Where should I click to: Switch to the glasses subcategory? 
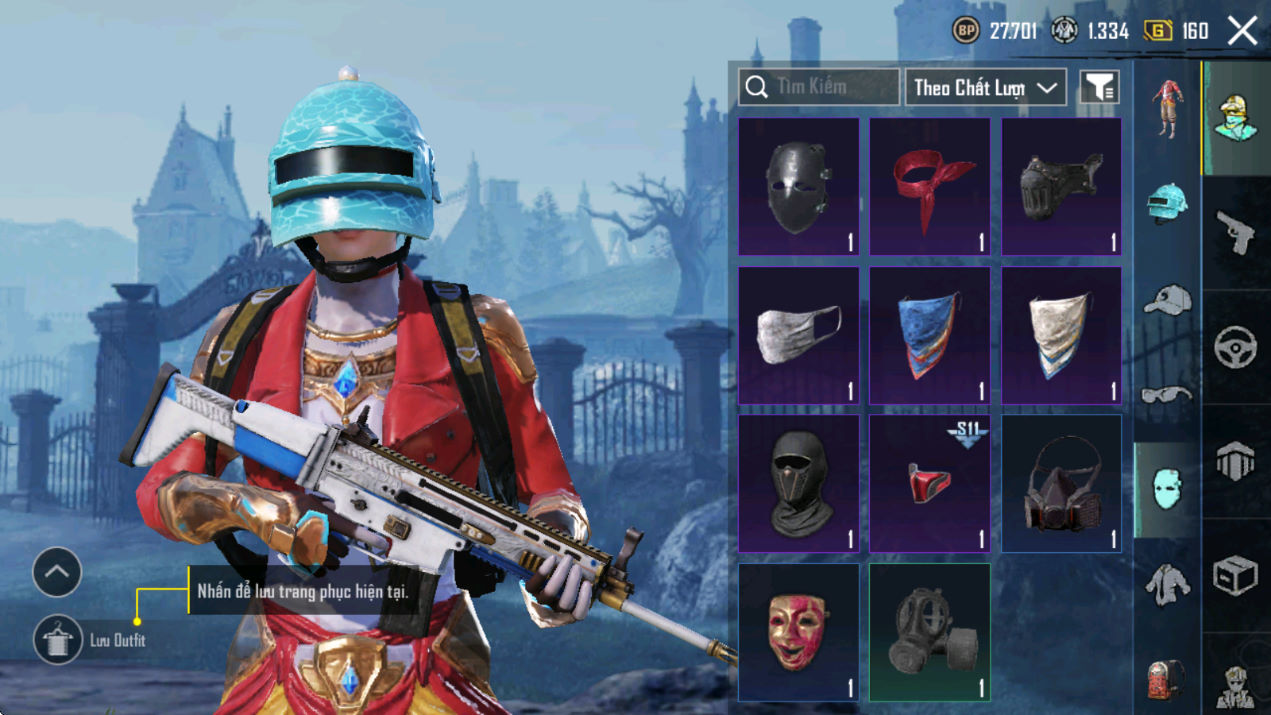click(1167, 393)
